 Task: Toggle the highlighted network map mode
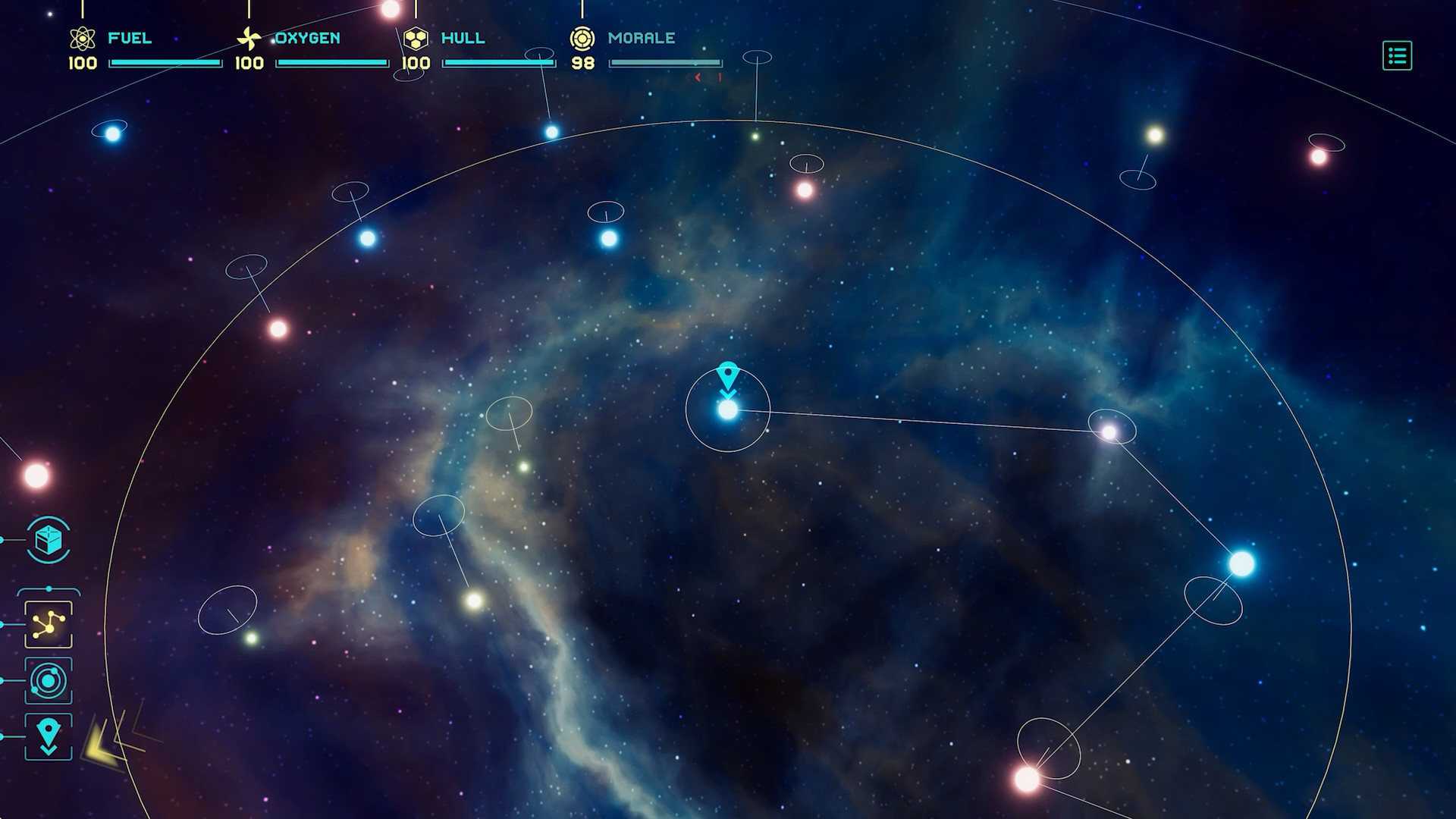[x=48, y=623]
